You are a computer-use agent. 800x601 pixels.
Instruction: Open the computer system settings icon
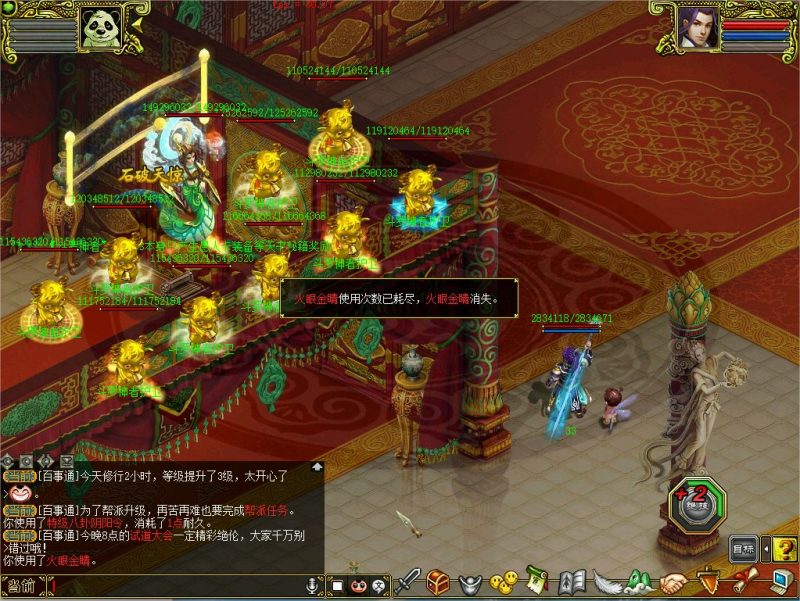pos(780,580)
